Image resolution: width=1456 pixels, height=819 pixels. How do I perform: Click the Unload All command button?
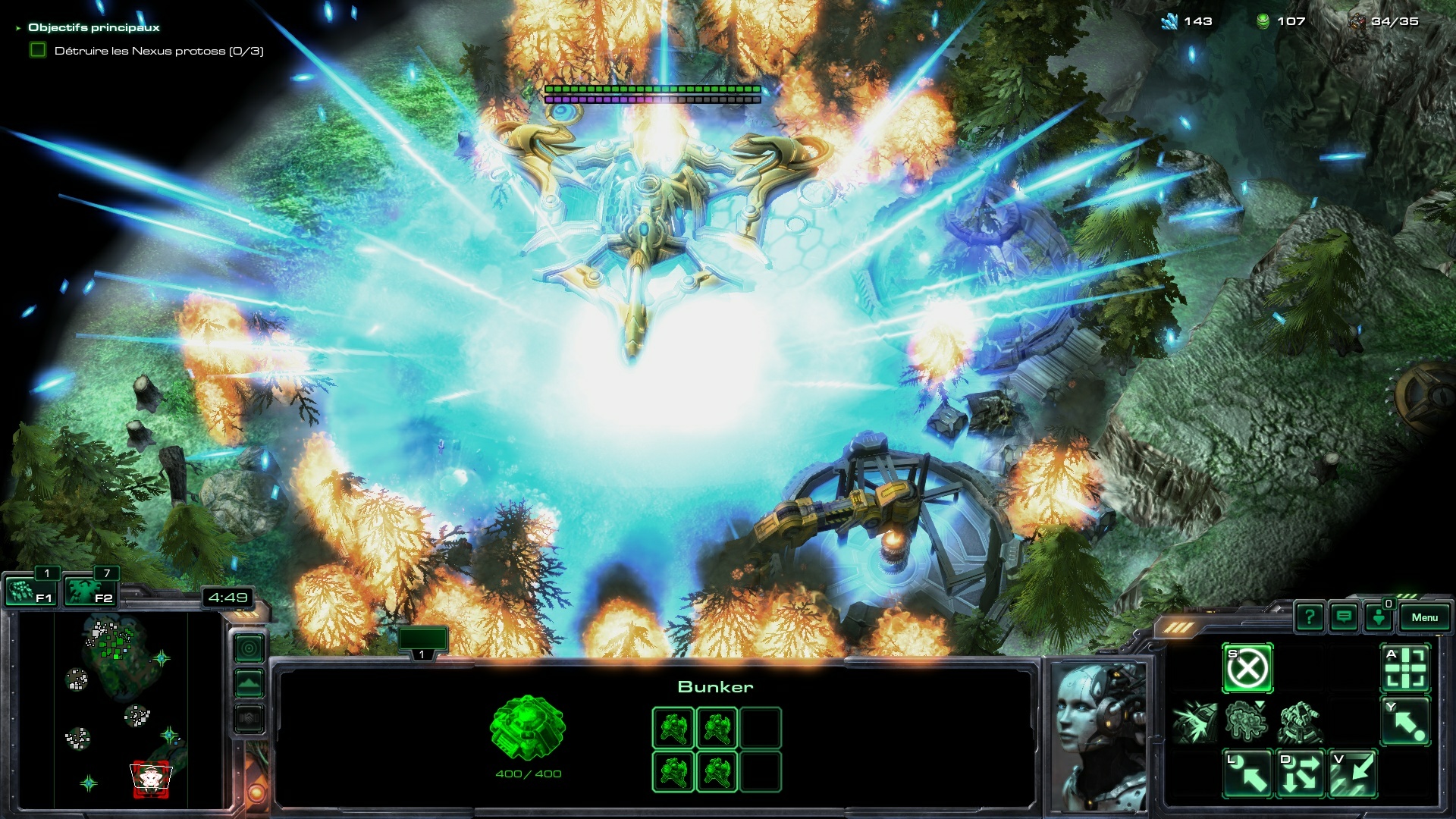[x=1301, y=774]
